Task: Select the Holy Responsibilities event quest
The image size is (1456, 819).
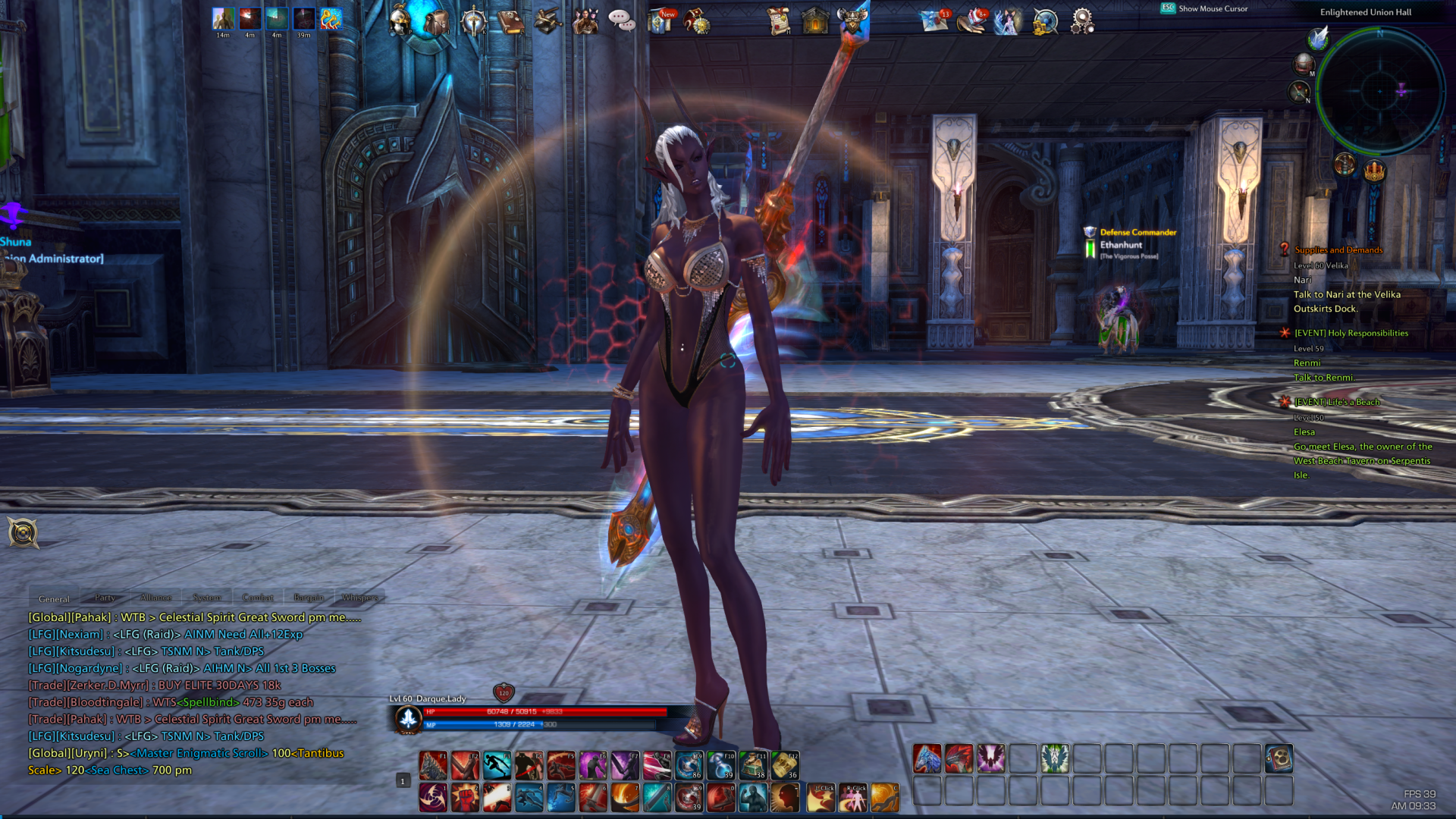Action: [1351, 333]
